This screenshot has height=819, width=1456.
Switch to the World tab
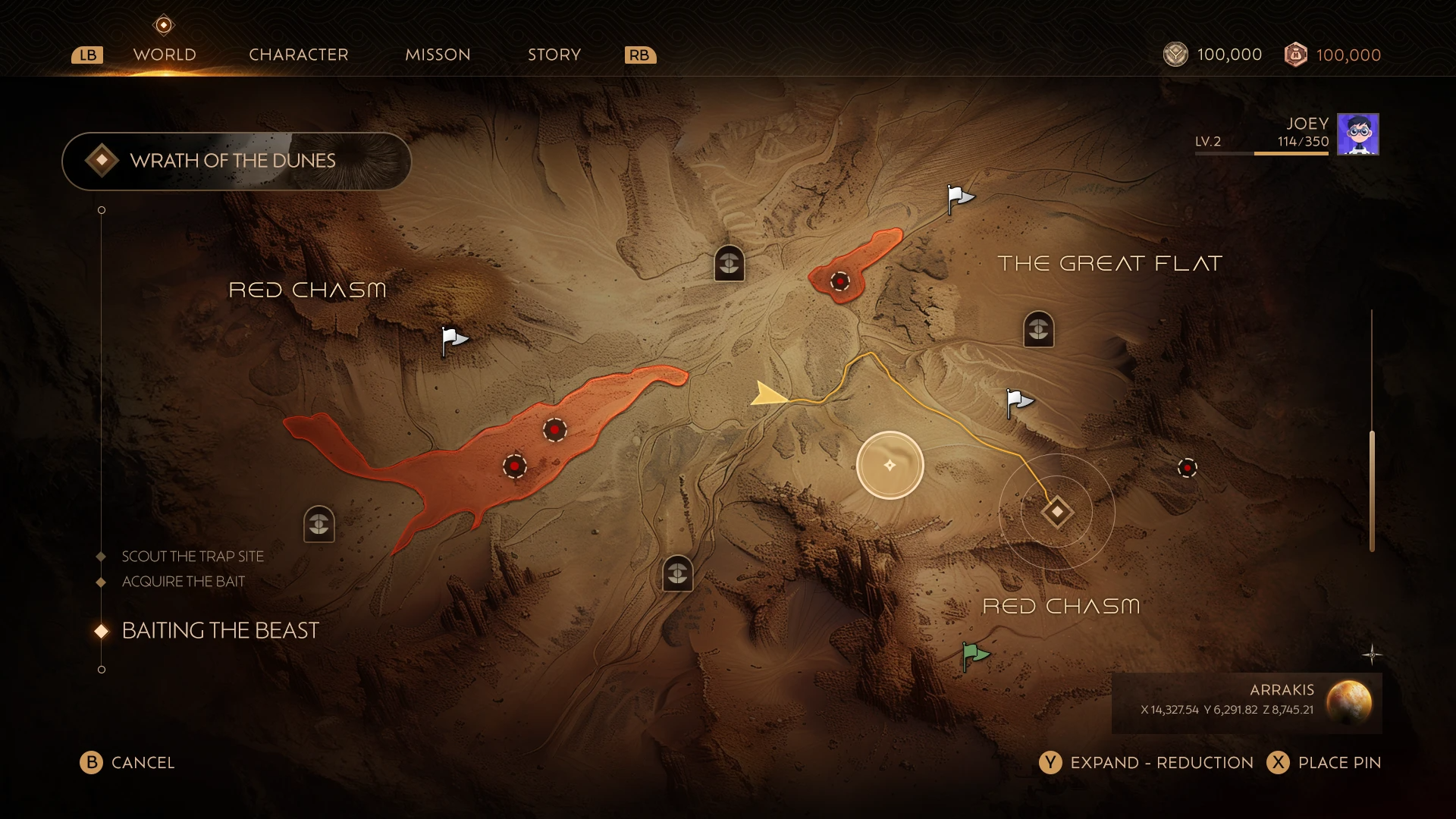coord(165,55)
